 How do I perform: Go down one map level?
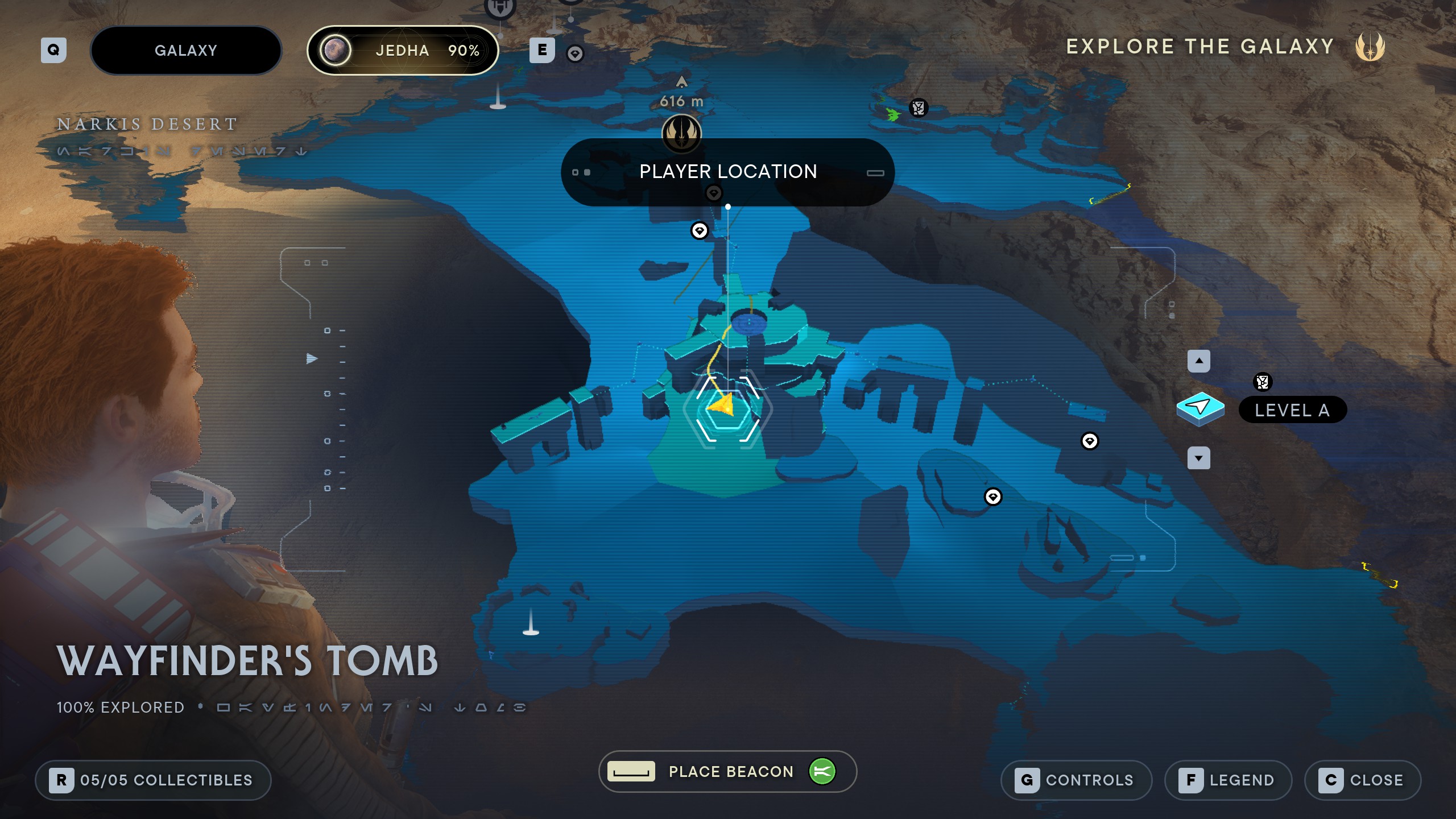tap(1199, 458)
